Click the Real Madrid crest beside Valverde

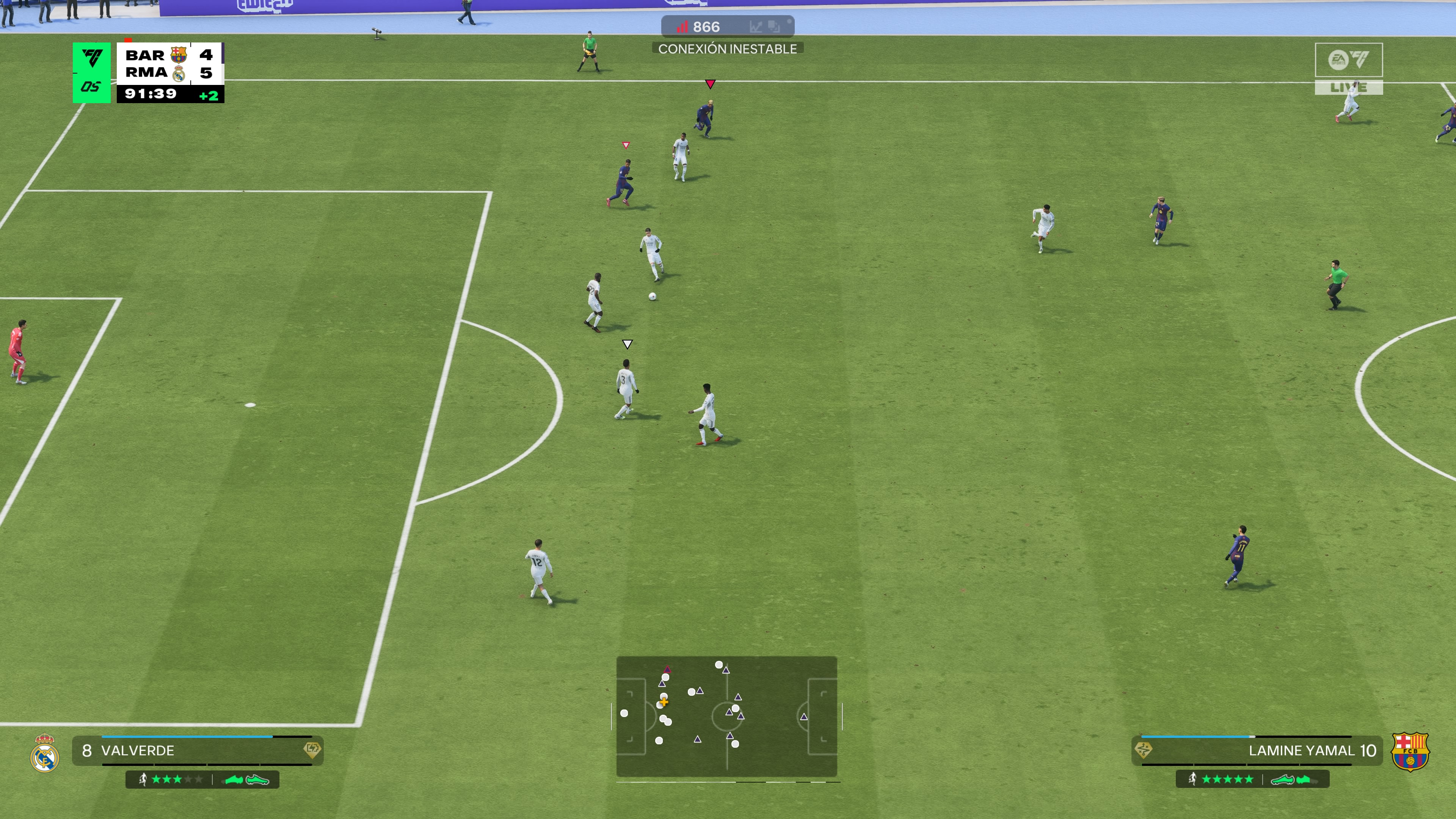pyautogui.click(x=45, y=753)
